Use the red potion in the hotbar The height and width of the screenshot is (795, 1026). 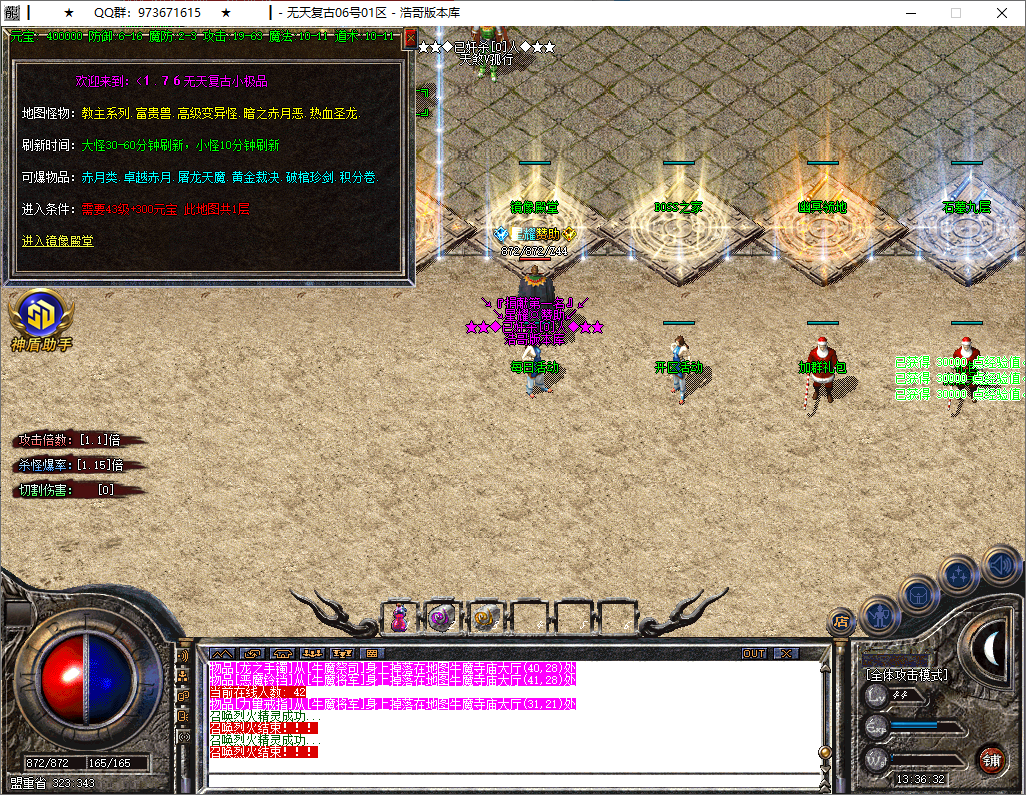coord(399,619)
